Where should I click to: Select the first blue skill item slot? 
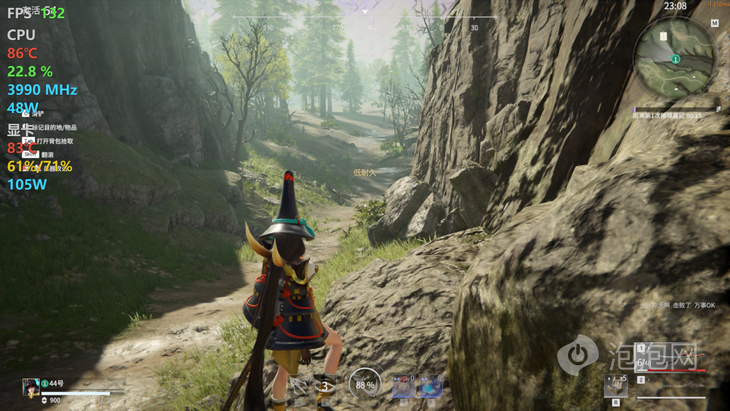(x=402, y=385)
